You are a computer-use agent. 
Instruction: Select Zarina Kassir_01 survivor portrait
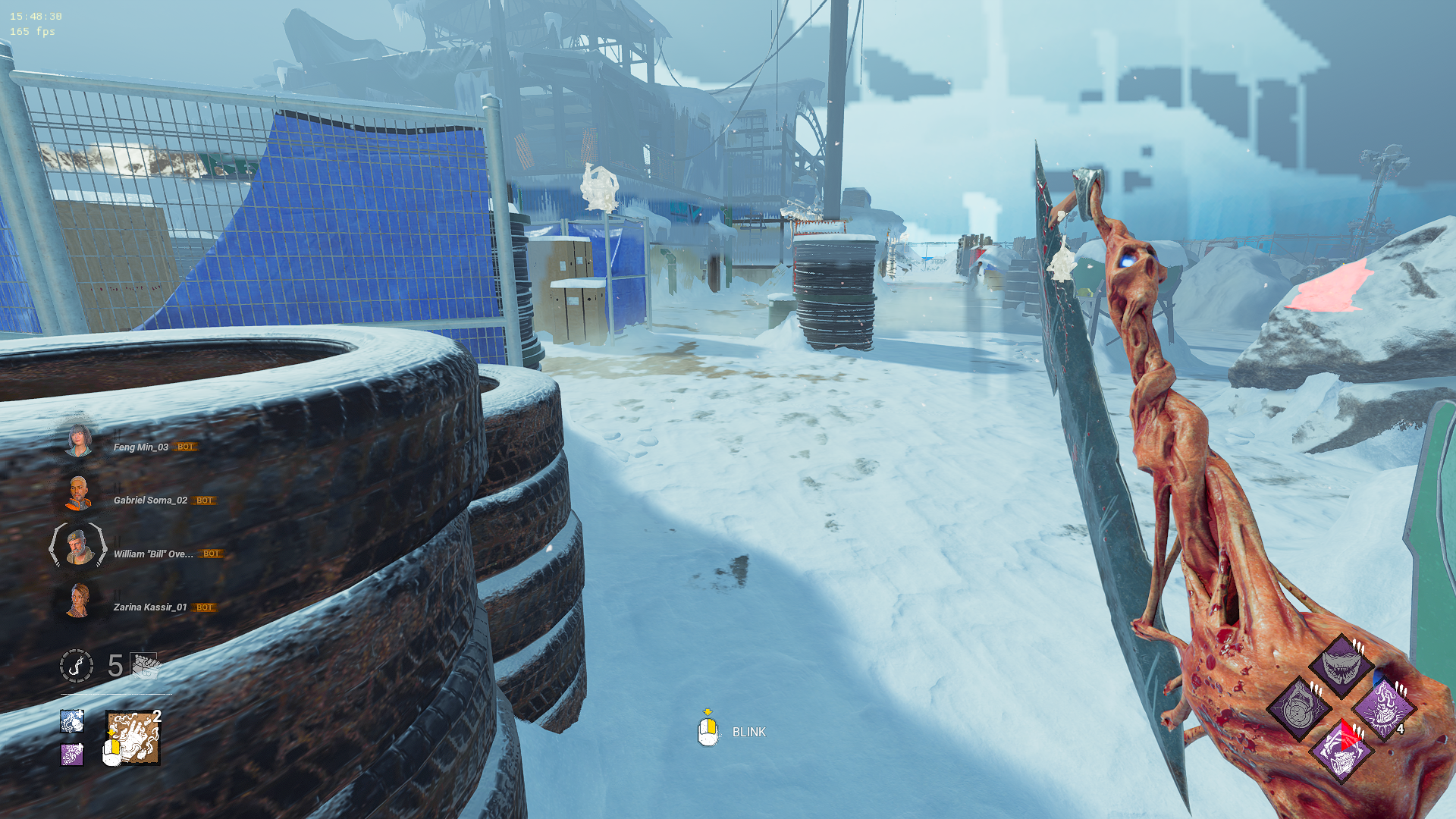(x=78, y=601)
